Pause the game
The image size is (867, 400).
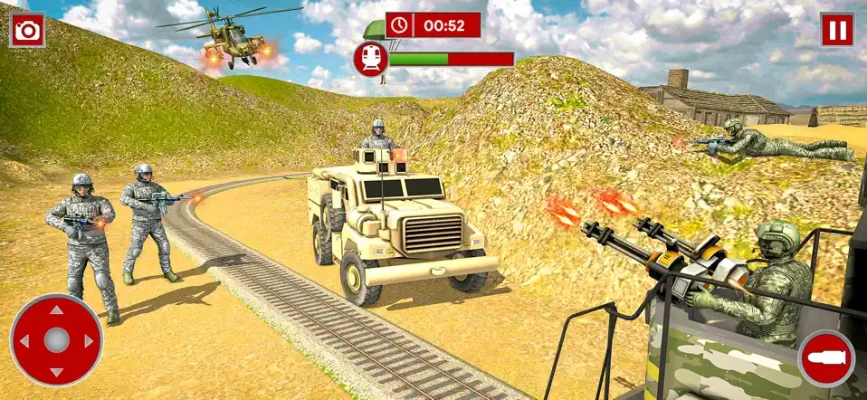[837, 30]
